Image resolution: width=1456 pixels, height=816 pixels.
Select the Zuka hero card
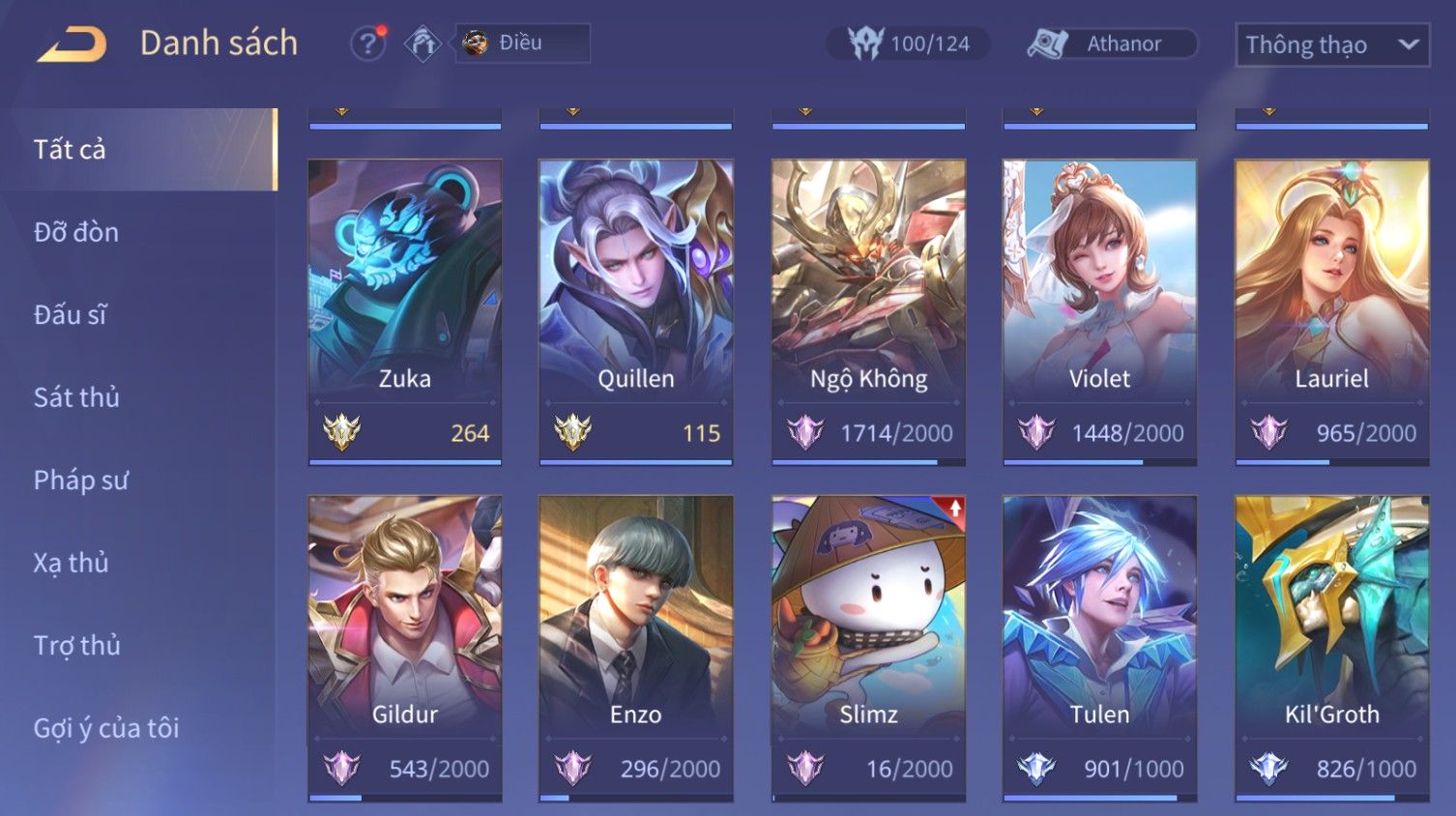pos(405,309)
